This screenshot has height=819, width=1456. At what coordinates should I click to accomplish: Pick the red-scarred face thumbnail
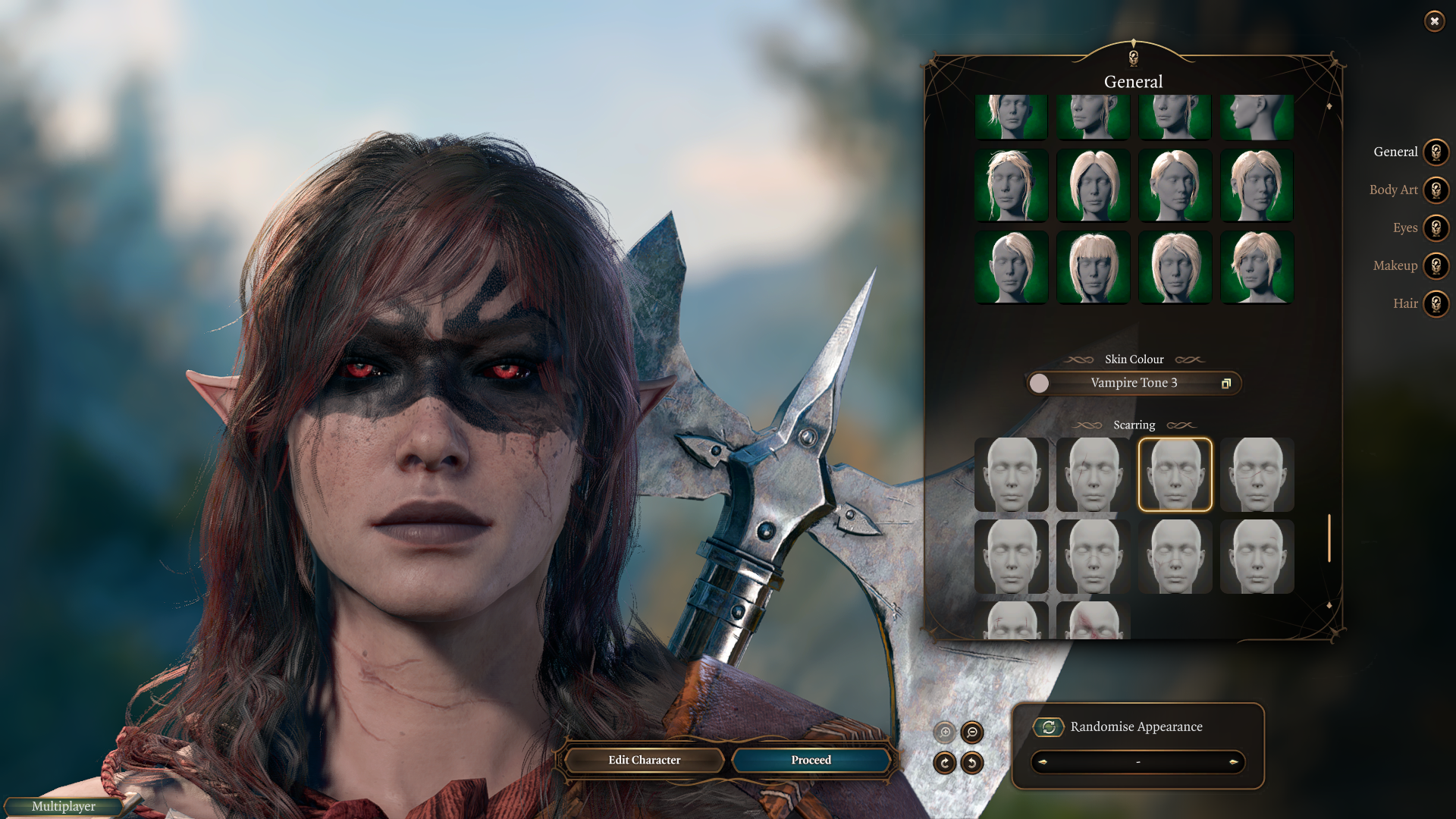[x=1093, y=621]
